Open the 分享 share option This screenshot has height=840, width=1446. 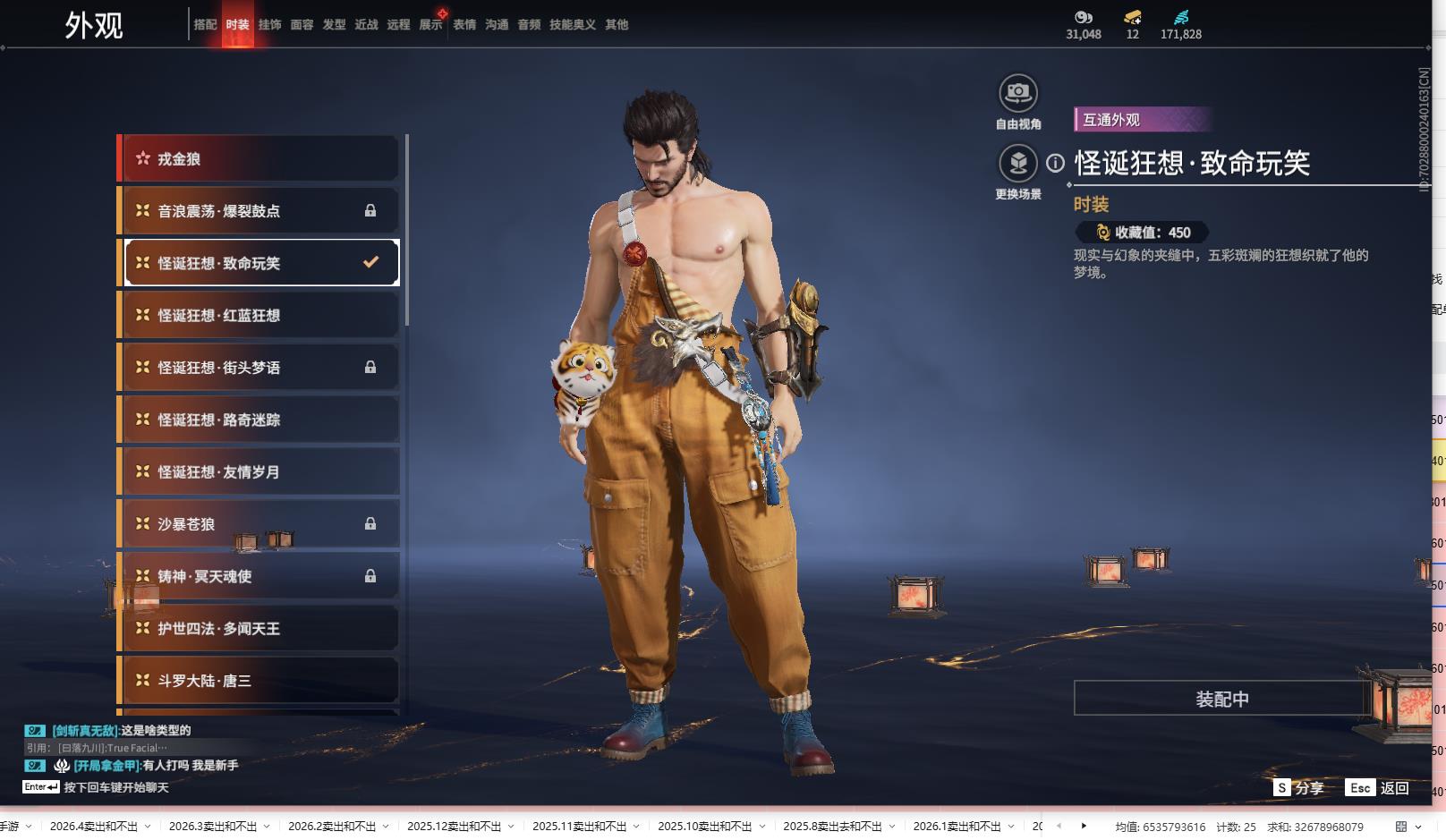point(1298,788)
